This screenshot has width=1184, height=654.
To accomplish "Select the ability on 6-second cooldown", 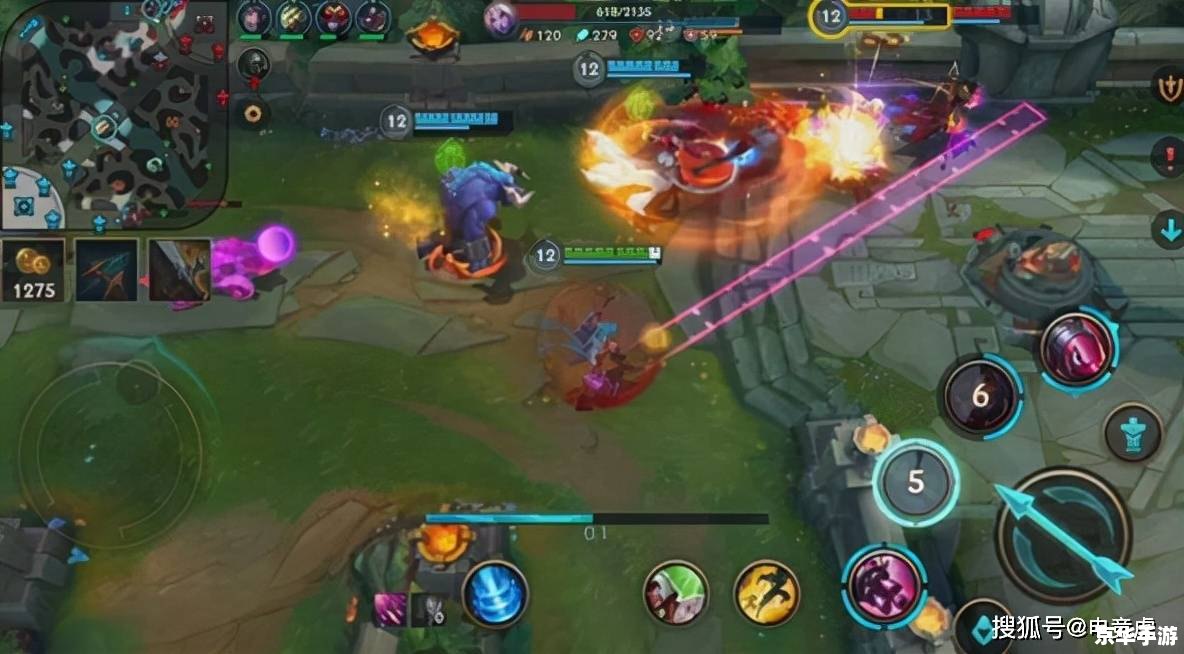I will (x=980, y=396).
